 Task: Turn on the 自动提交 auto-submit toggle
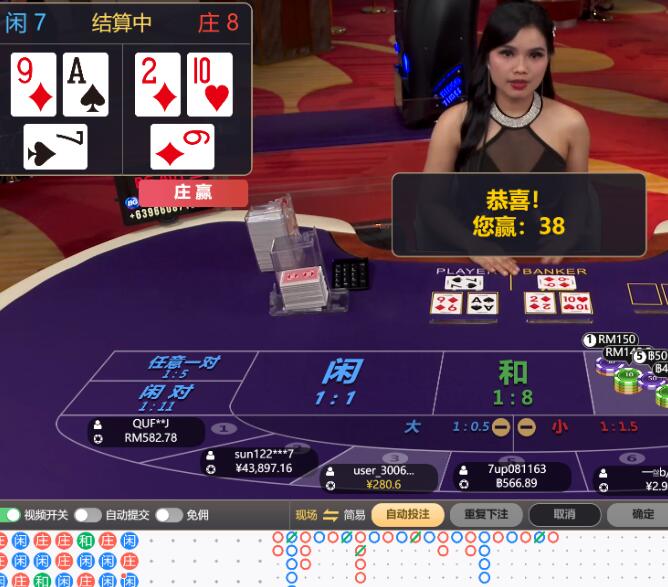pyautogui.click(x=87, y=515)
